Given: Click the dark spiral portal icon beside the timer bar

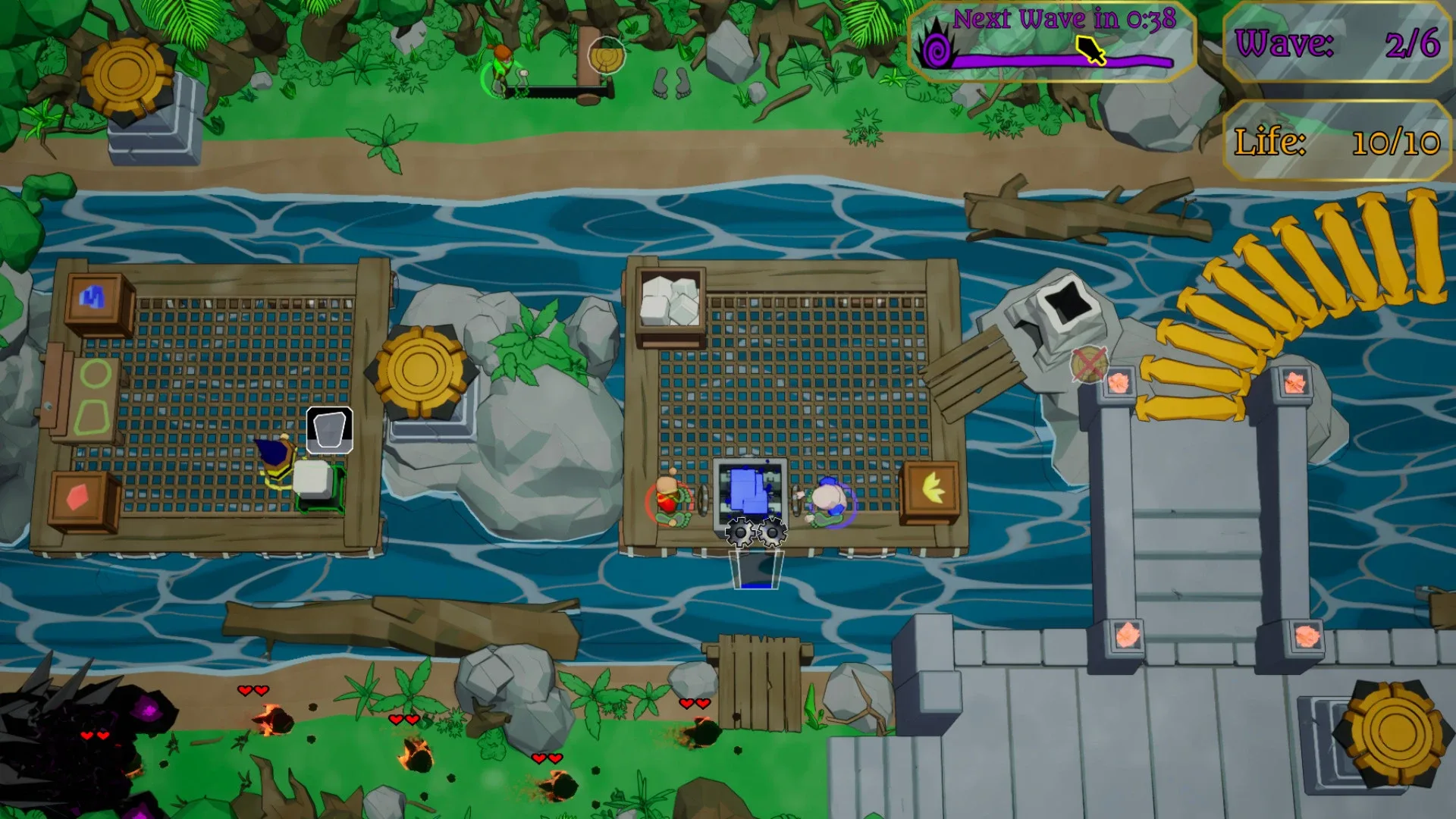Looking at the screenshot, I should coord(938,49).
